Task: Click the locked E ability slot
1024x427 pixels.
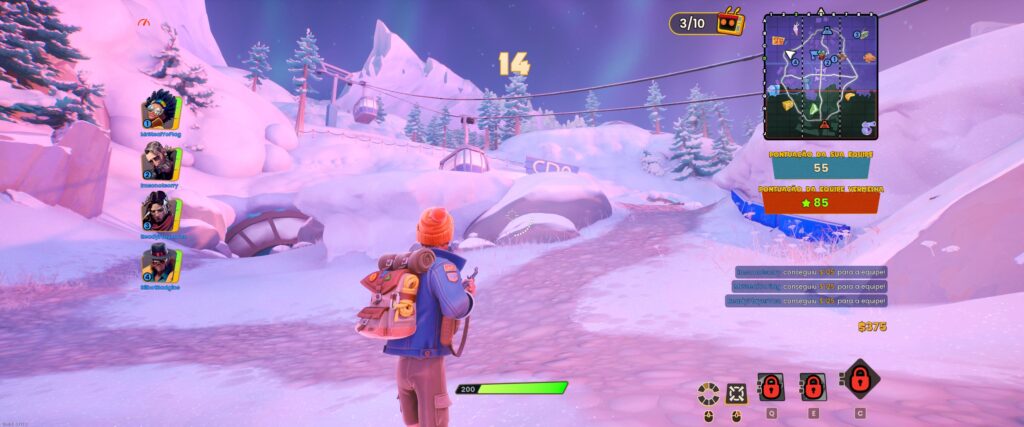Action: coord(813,387)
